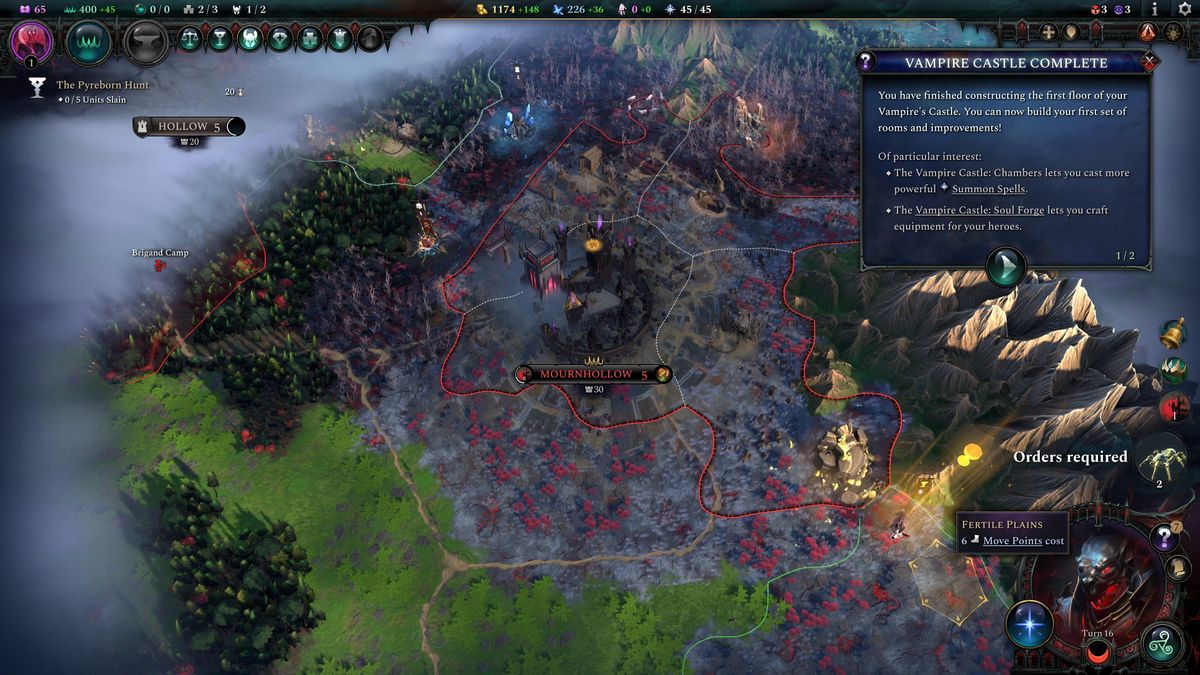
Task: Open The Pyreborn Hunt quest tracker
Action: point(102,85)
